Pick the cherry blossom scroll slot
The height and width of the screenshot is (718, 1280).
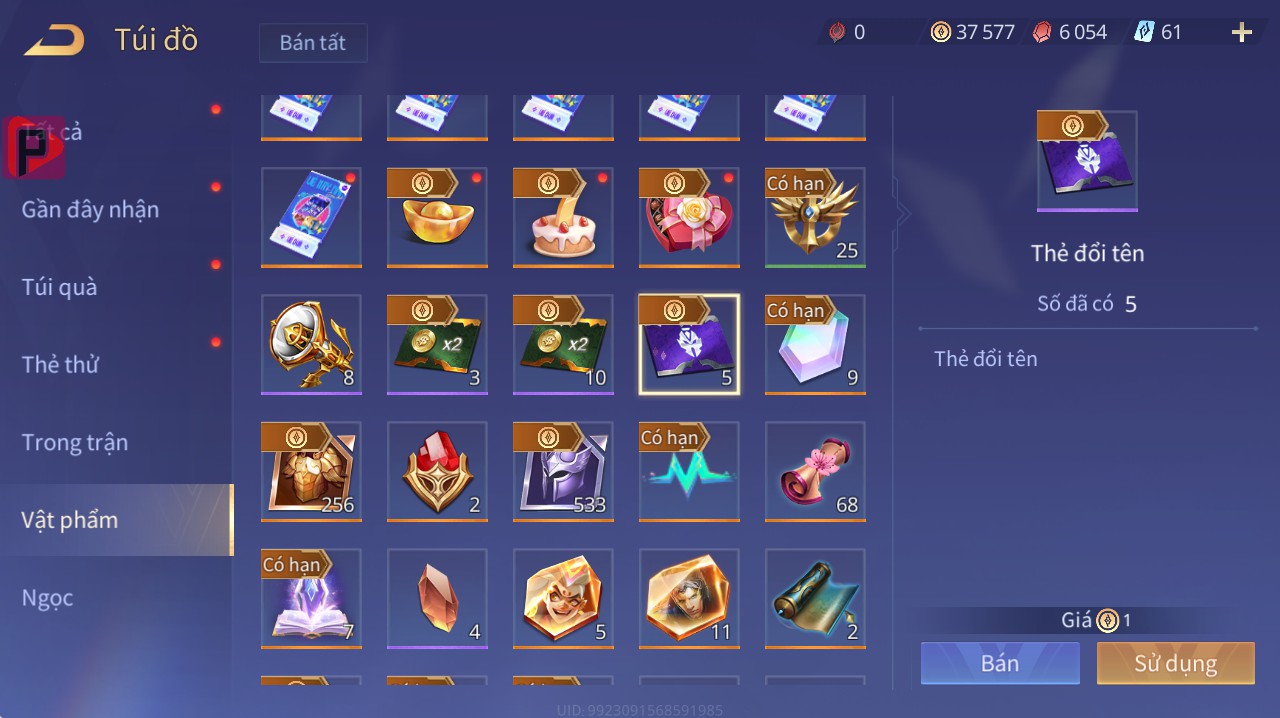[x=815, y=471]
